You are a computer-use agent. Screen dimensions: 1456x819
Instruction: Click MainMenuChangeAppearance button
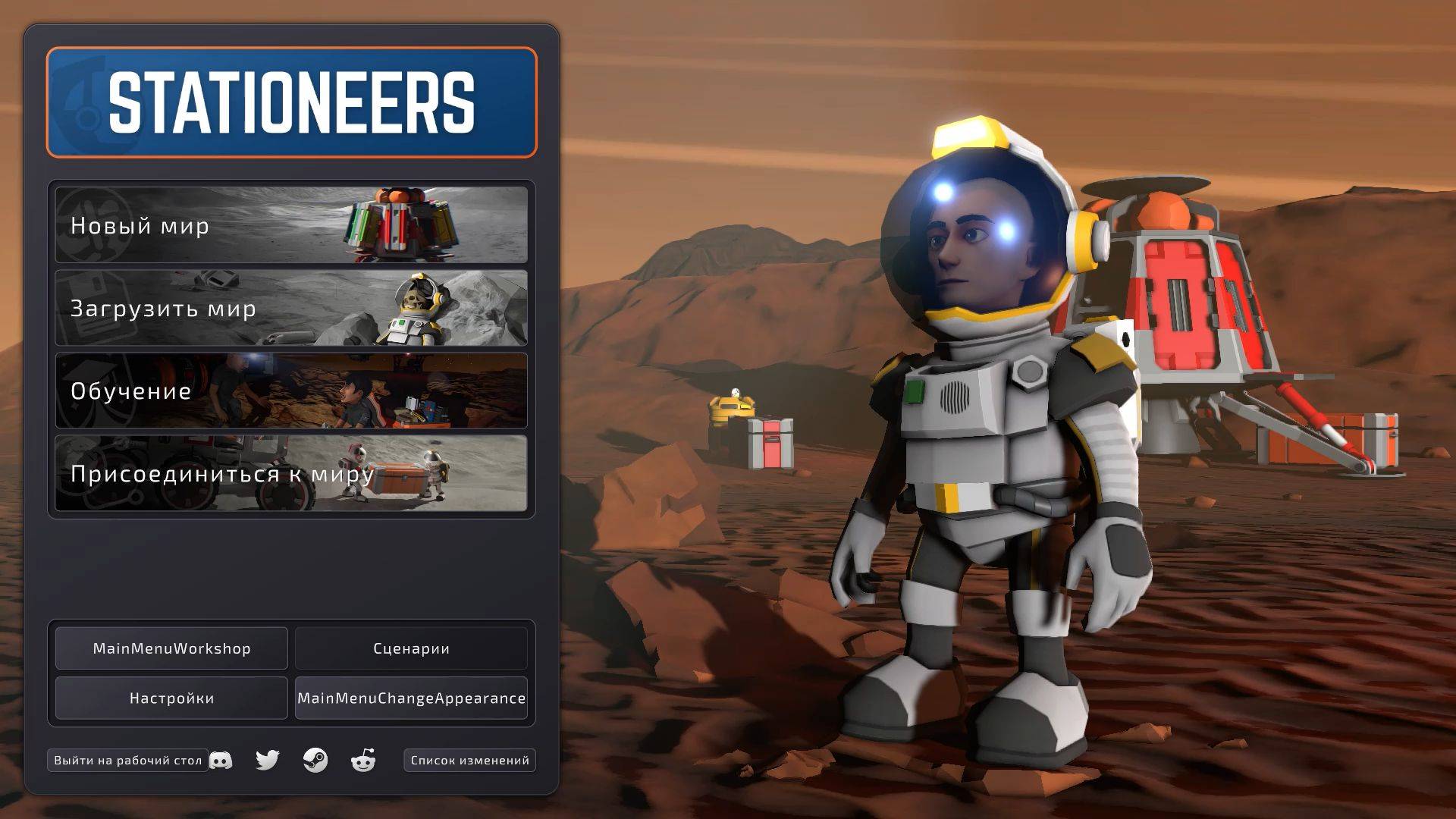coord(411,698)
